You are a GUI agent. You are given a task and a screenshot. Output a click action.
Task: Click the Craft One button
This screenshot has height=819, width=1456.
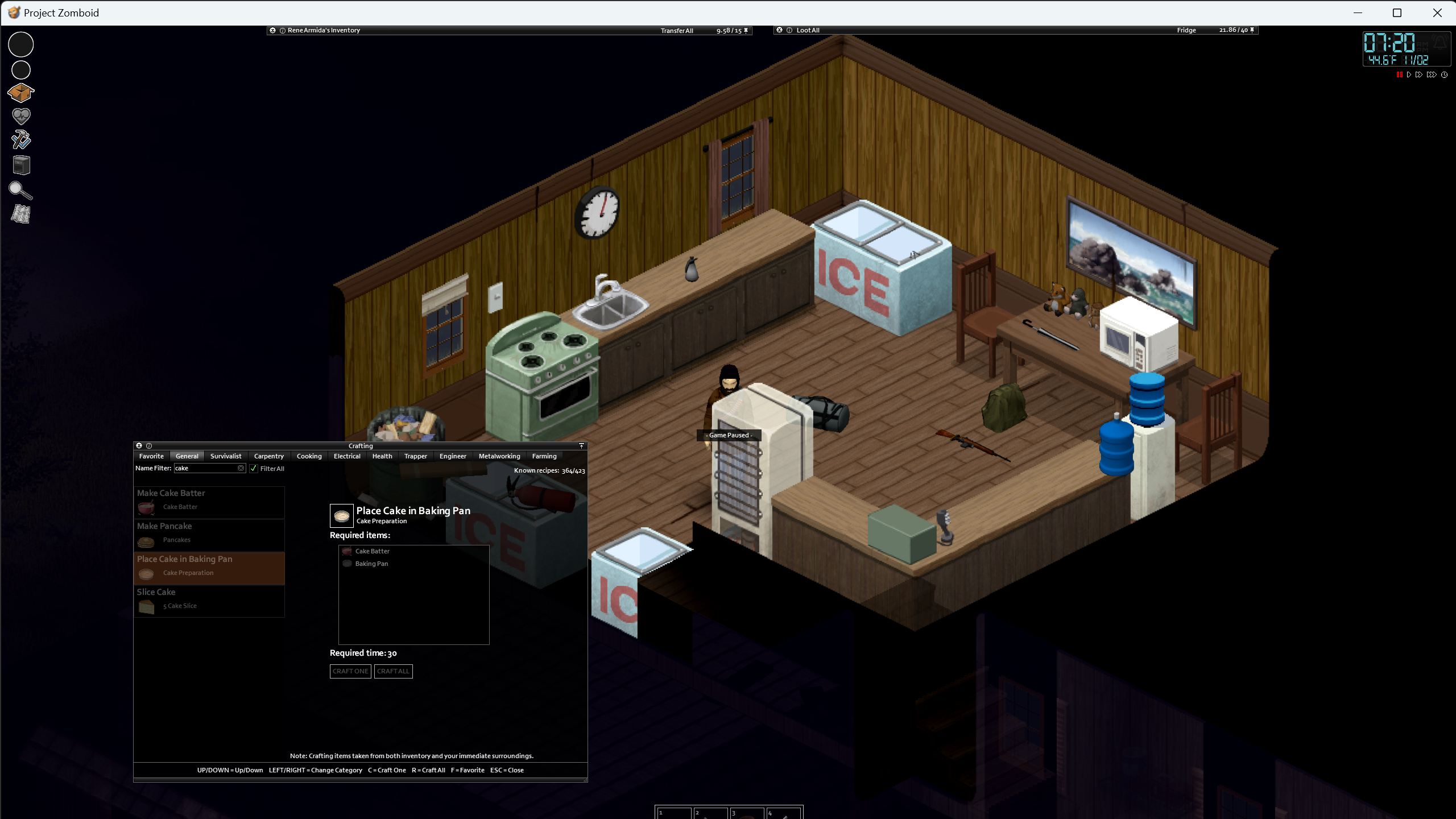tap(350, 671)
